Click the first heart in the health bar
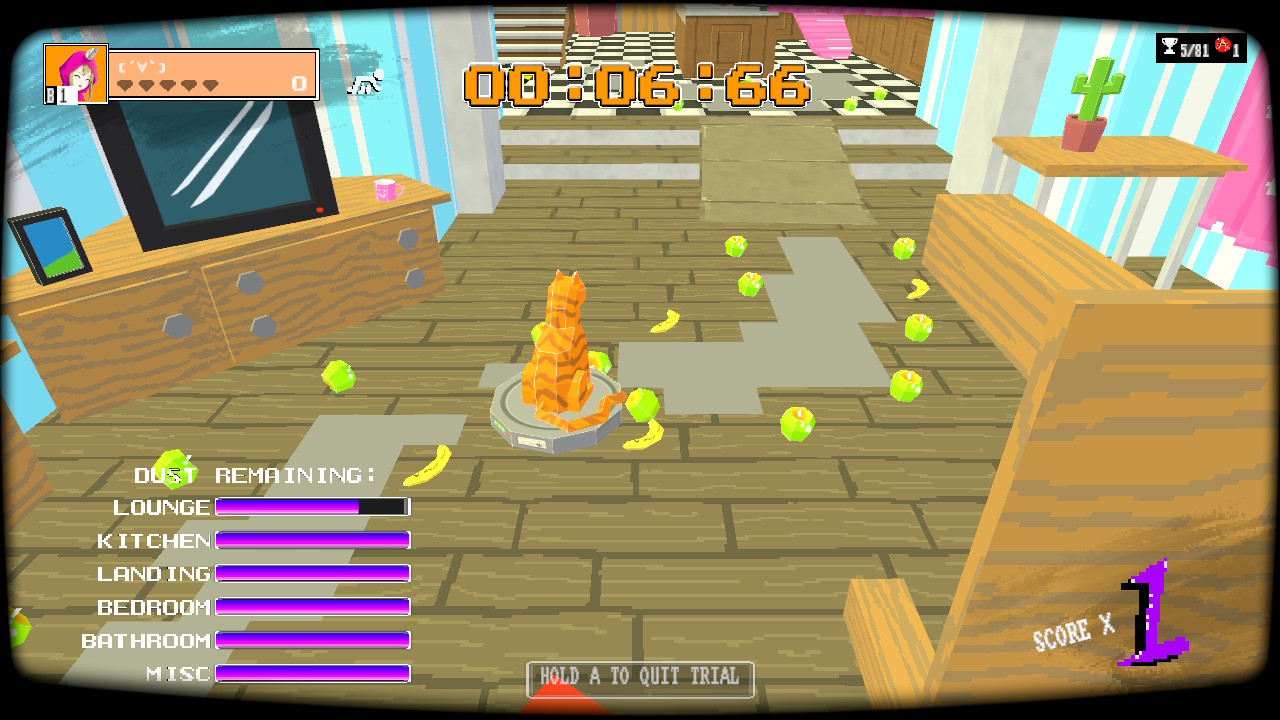The width and height of the screenshot is (1280, 720). click(x=126, y=87)
